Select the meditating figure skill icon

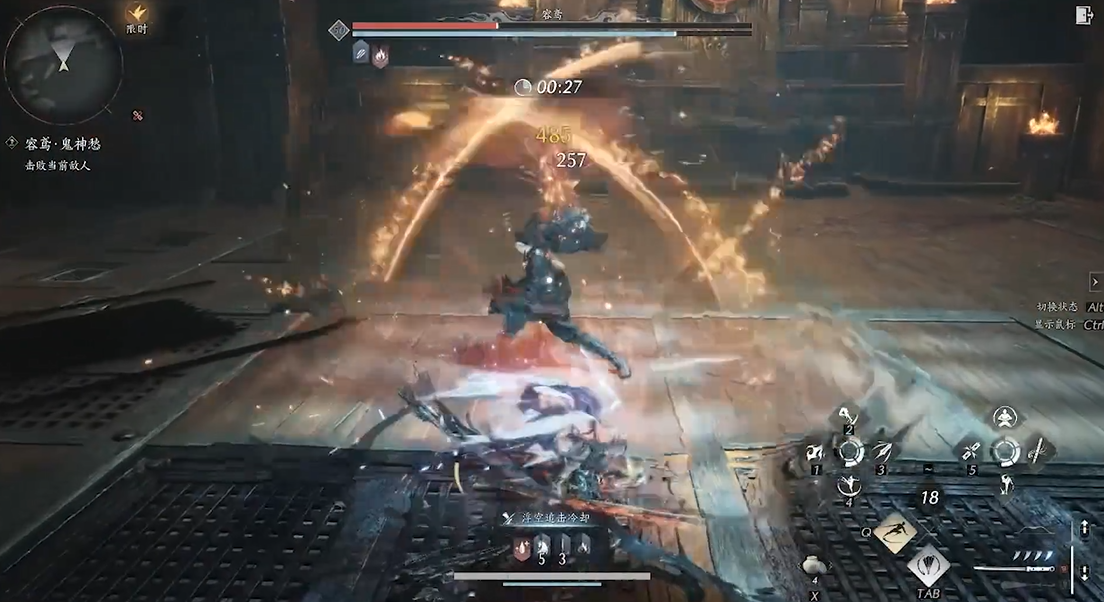[1004, 417]
